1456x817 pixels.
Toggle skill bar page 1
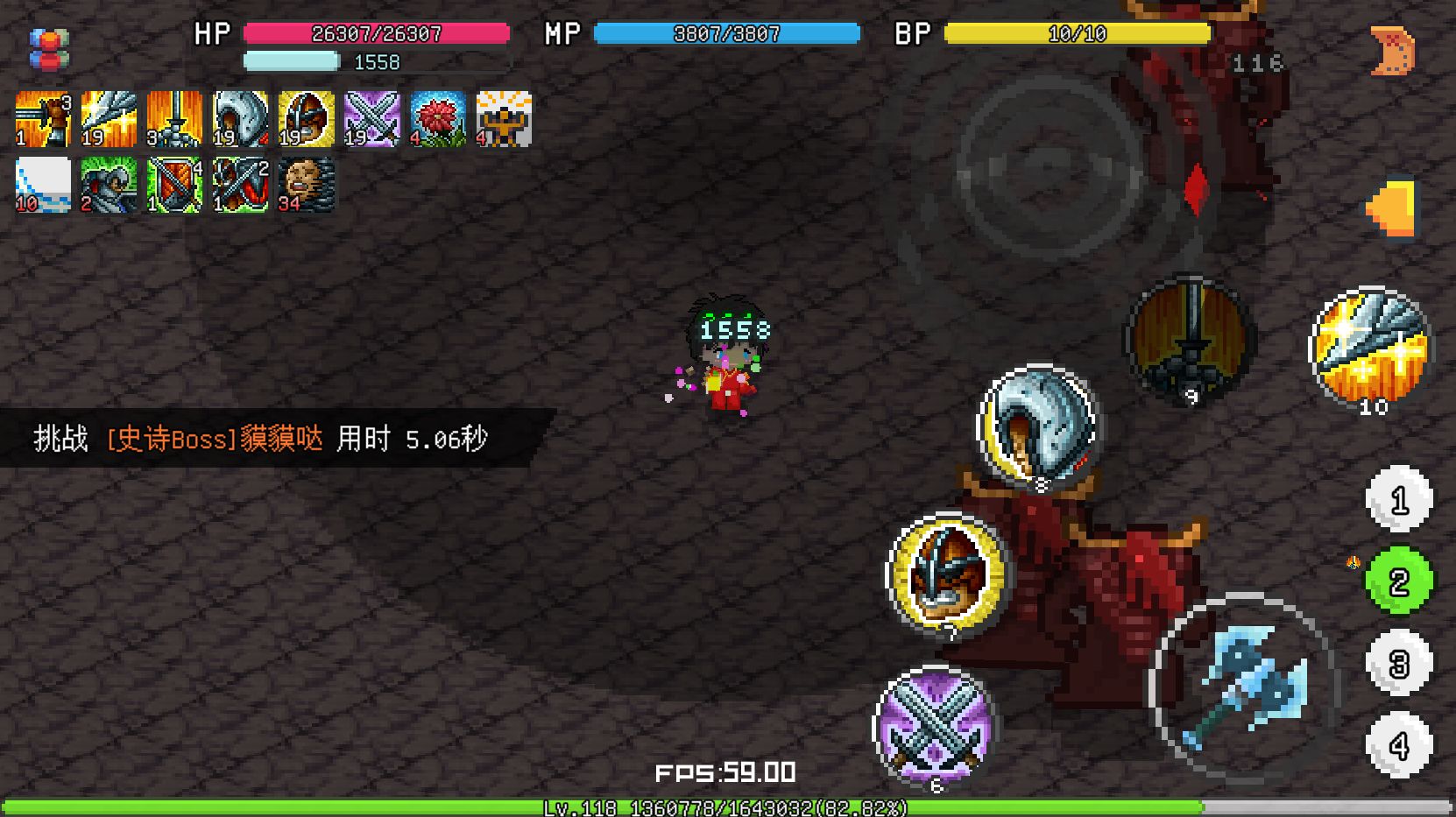tap(1399, 499)
